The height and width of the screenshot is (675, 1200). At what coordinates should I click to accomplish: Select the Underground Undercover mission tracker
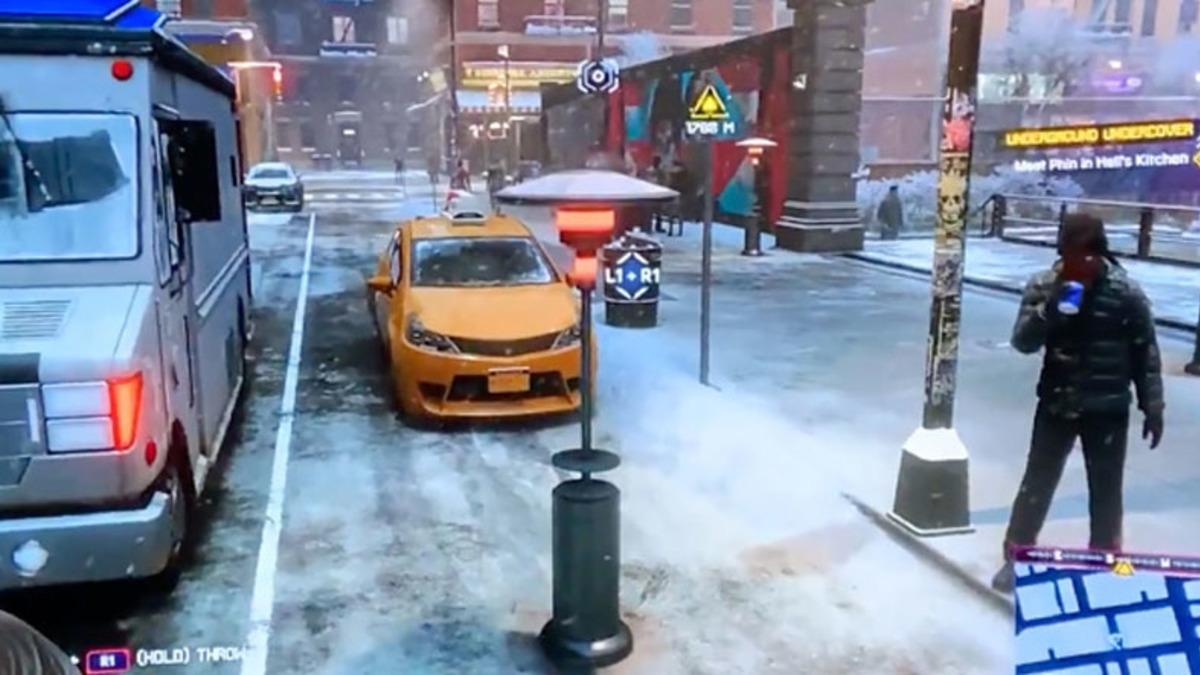(1099, 134)
